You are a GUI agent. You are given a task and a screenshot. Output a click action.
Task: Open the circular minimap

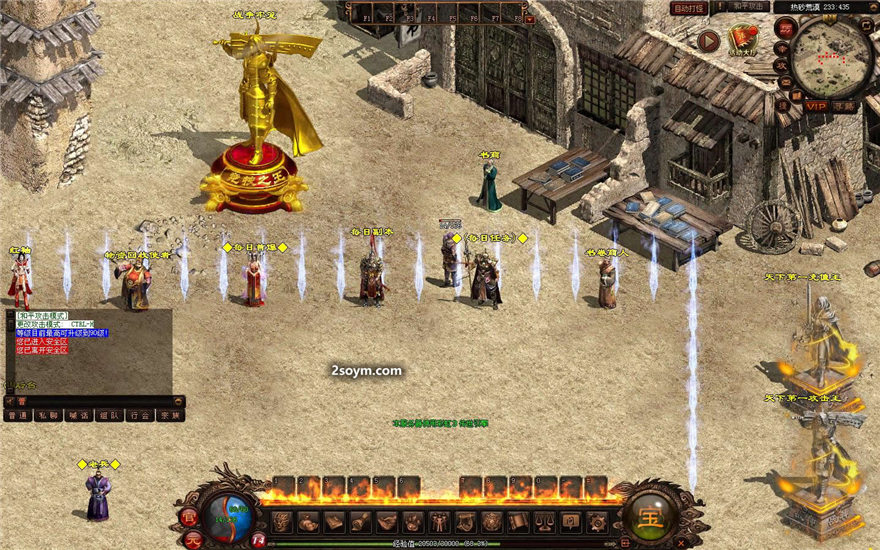[x=831, y=56]
